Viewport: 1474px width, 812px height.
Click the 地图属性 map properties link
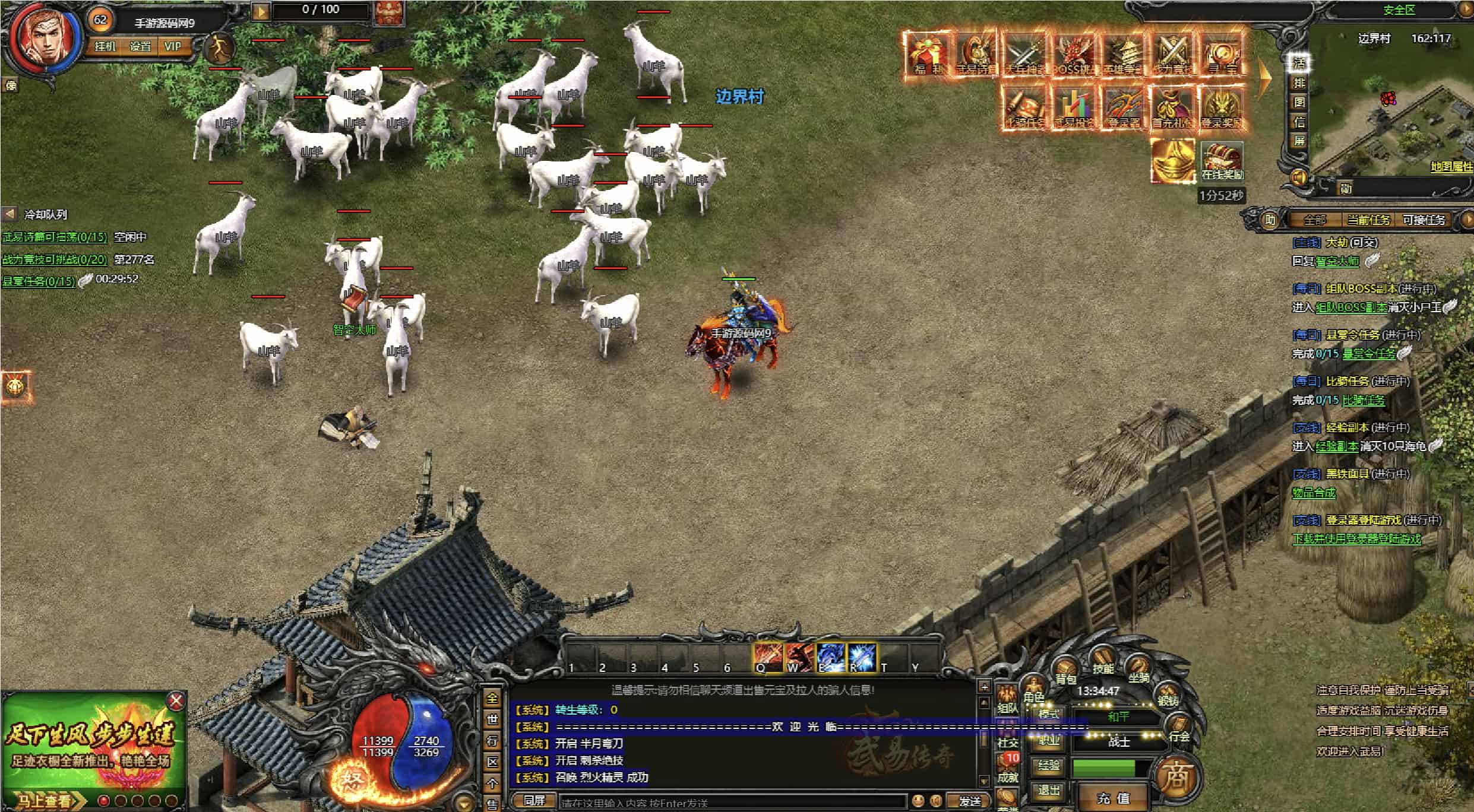coord(1451,167)
